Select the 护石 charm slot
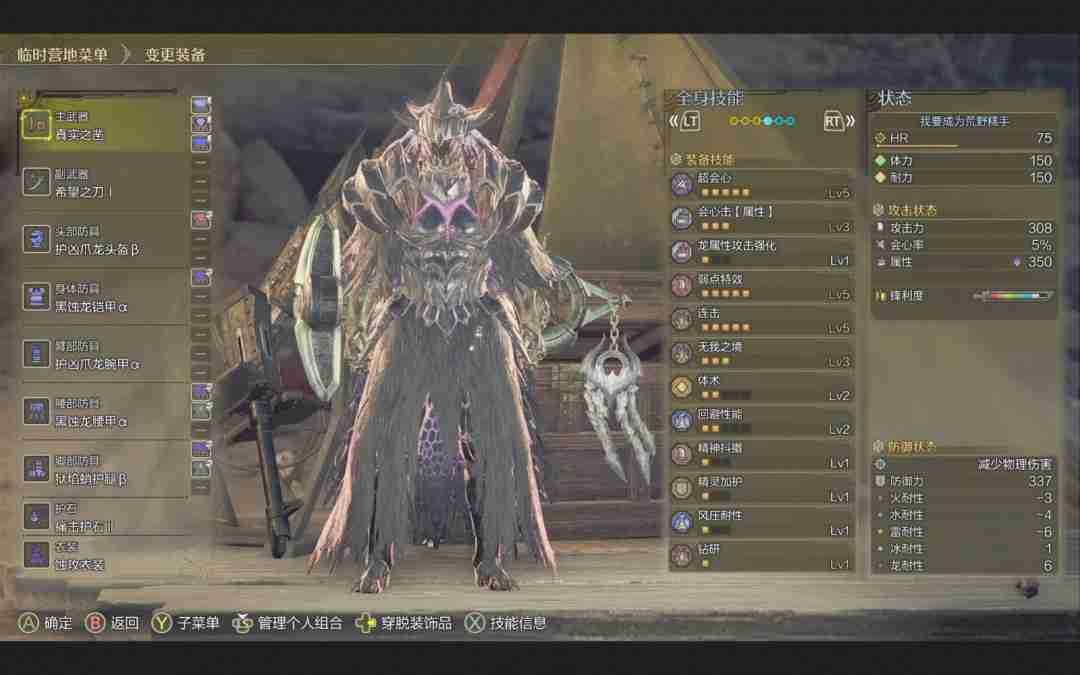Image resolution: width=1080 pixels, height=675 pixels. [103, 517]
